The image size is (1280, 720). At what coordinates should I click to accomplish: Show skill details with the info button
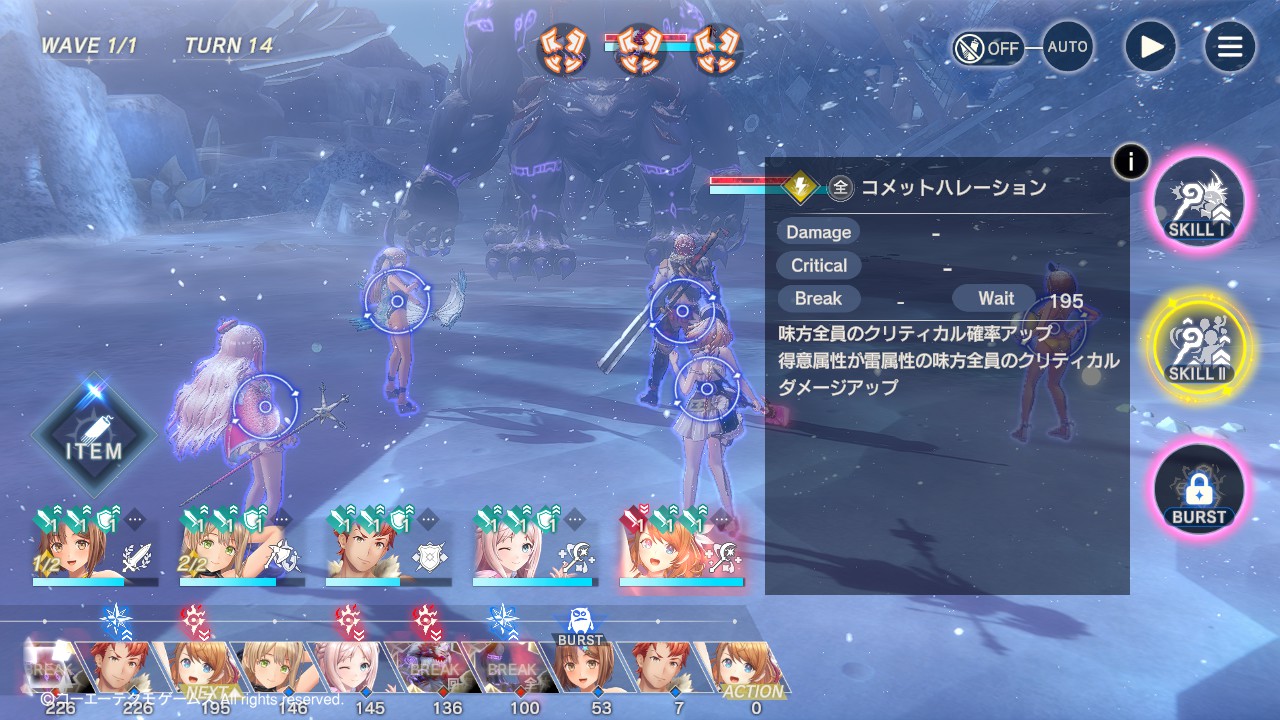(x=1130, y=161)
